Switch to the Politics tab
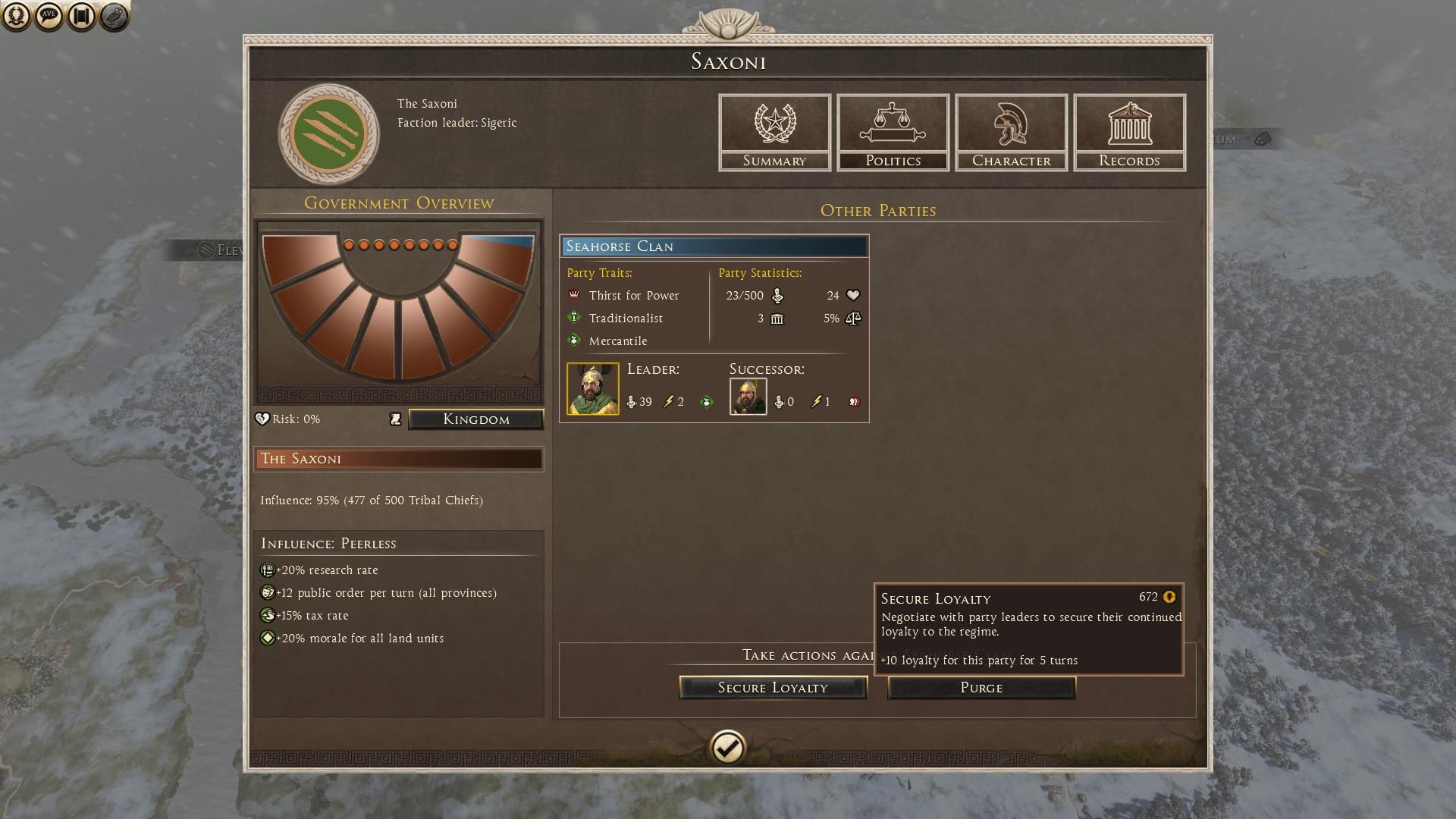Image resolution: width=1456 pixels, height=819 pixels. coord(893,133)
